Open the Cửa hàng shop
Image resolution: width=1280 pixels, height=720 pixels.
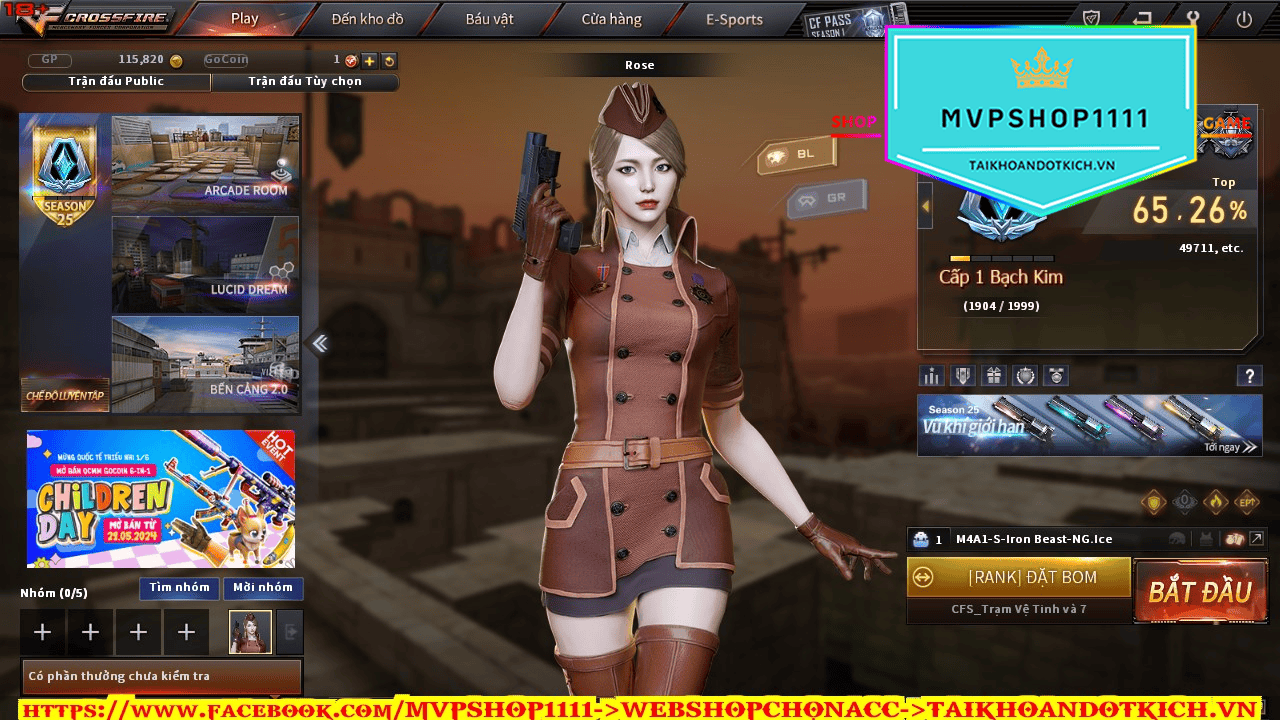click(612, 19)
